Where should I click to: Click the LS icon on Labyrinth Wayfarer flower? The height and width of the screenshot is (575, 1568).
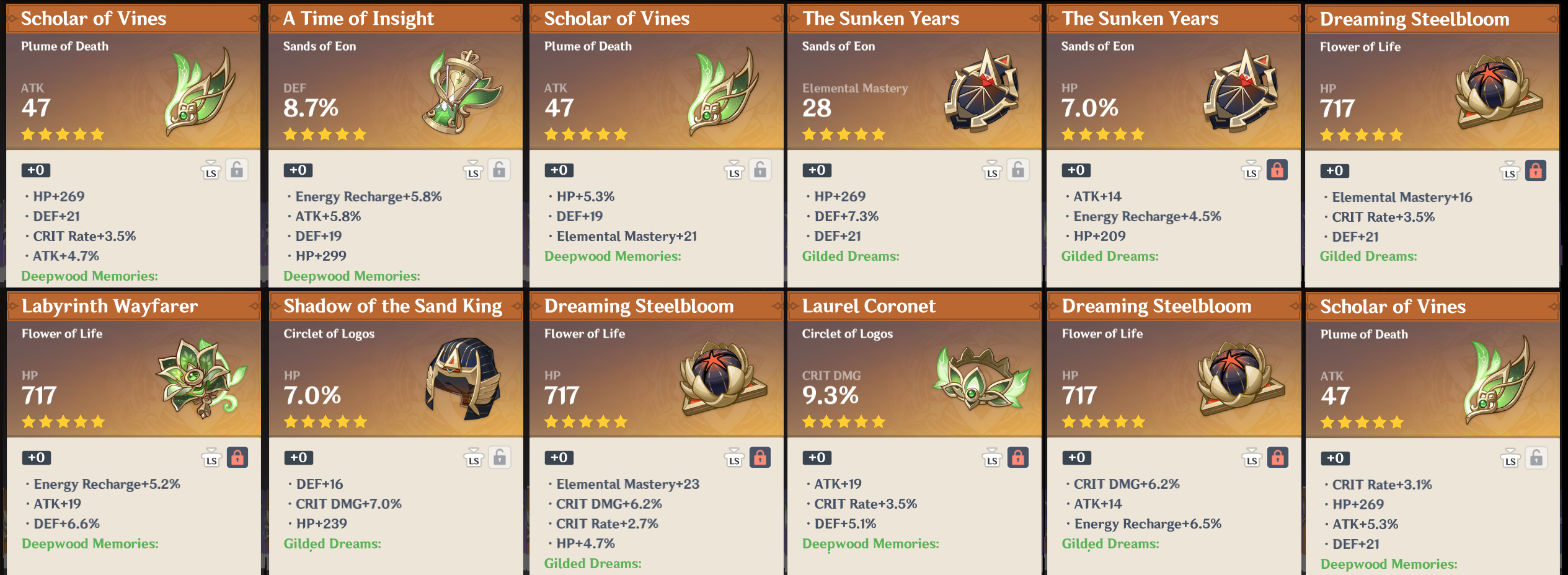(x=211, y=458)
